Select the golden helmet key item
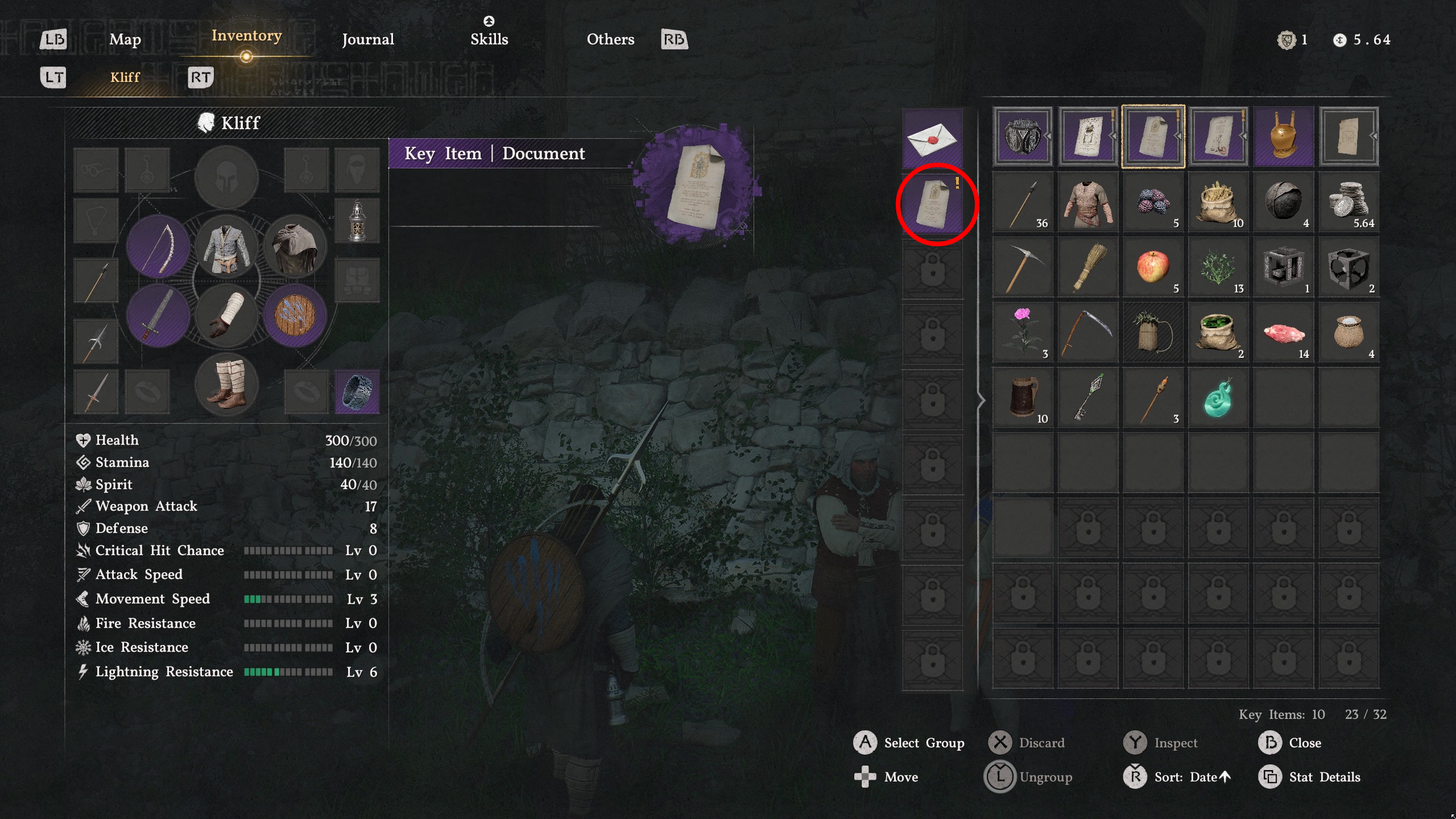Viewport: 1456px width, 819px height. pos(1284,135)
